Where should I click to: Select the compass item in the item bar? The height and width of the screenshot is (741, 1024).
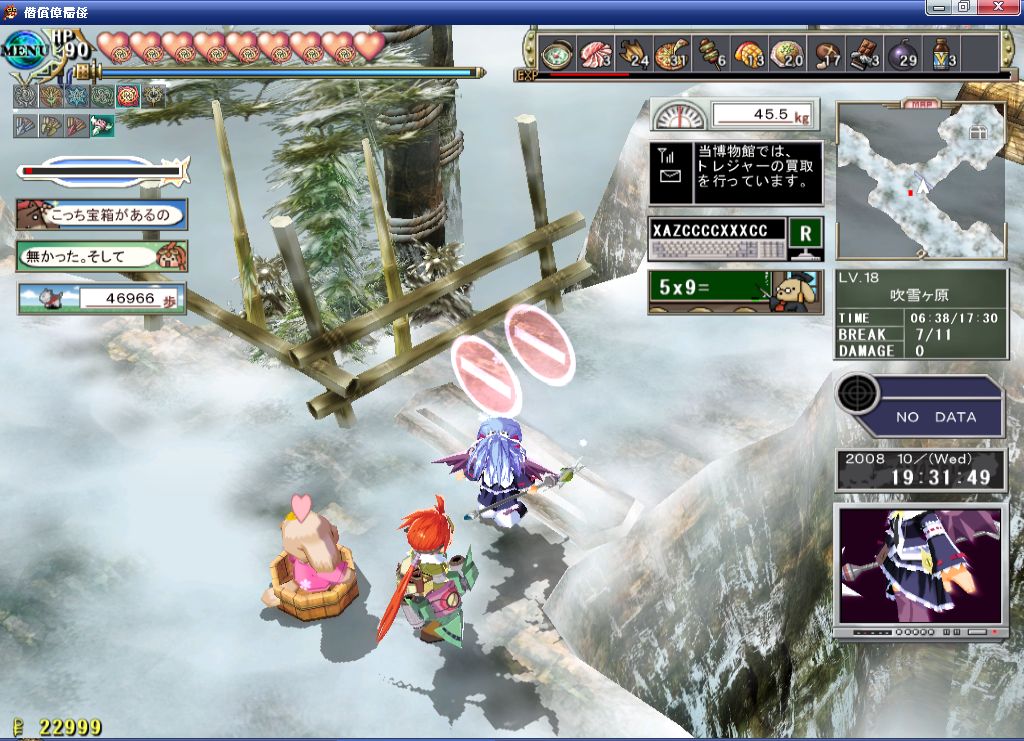click(555, 54)
